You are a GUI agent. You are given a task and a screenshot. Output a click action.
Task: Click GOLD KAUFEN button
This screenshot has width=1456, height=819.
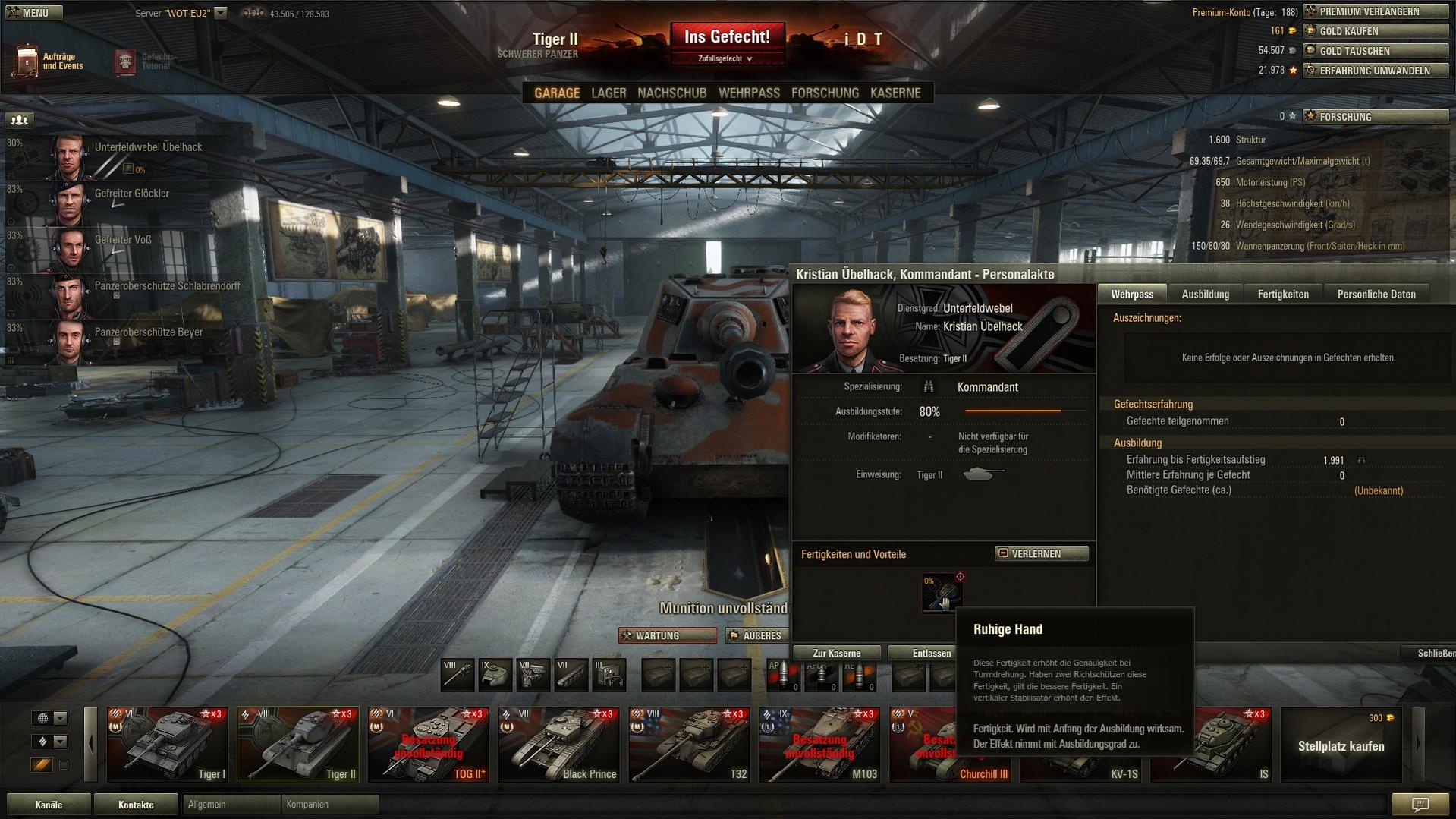click(x=1375, y=31)
